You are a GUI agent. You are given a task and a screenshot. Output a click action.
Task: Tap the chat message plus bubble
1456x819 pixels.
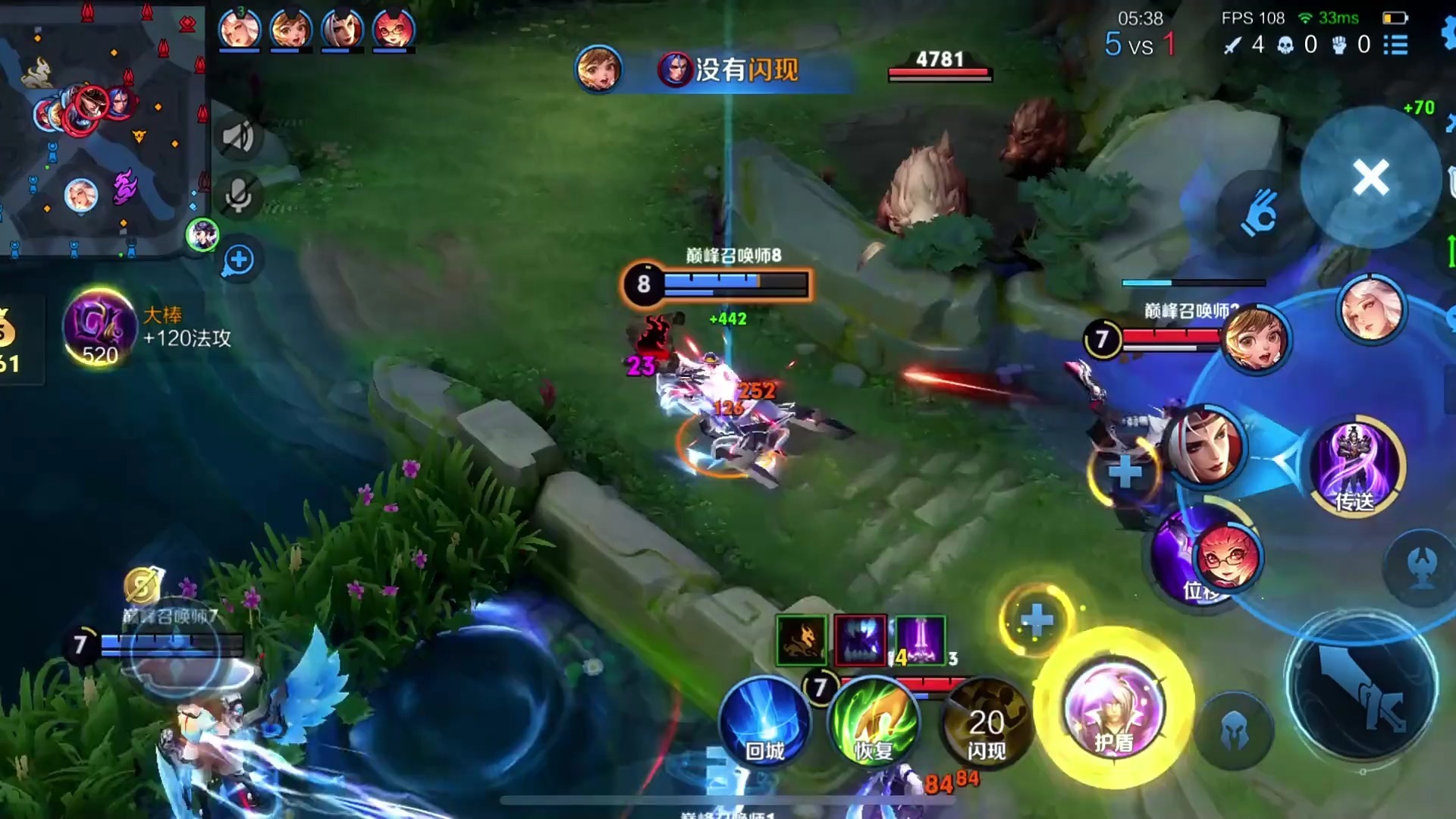238,259
